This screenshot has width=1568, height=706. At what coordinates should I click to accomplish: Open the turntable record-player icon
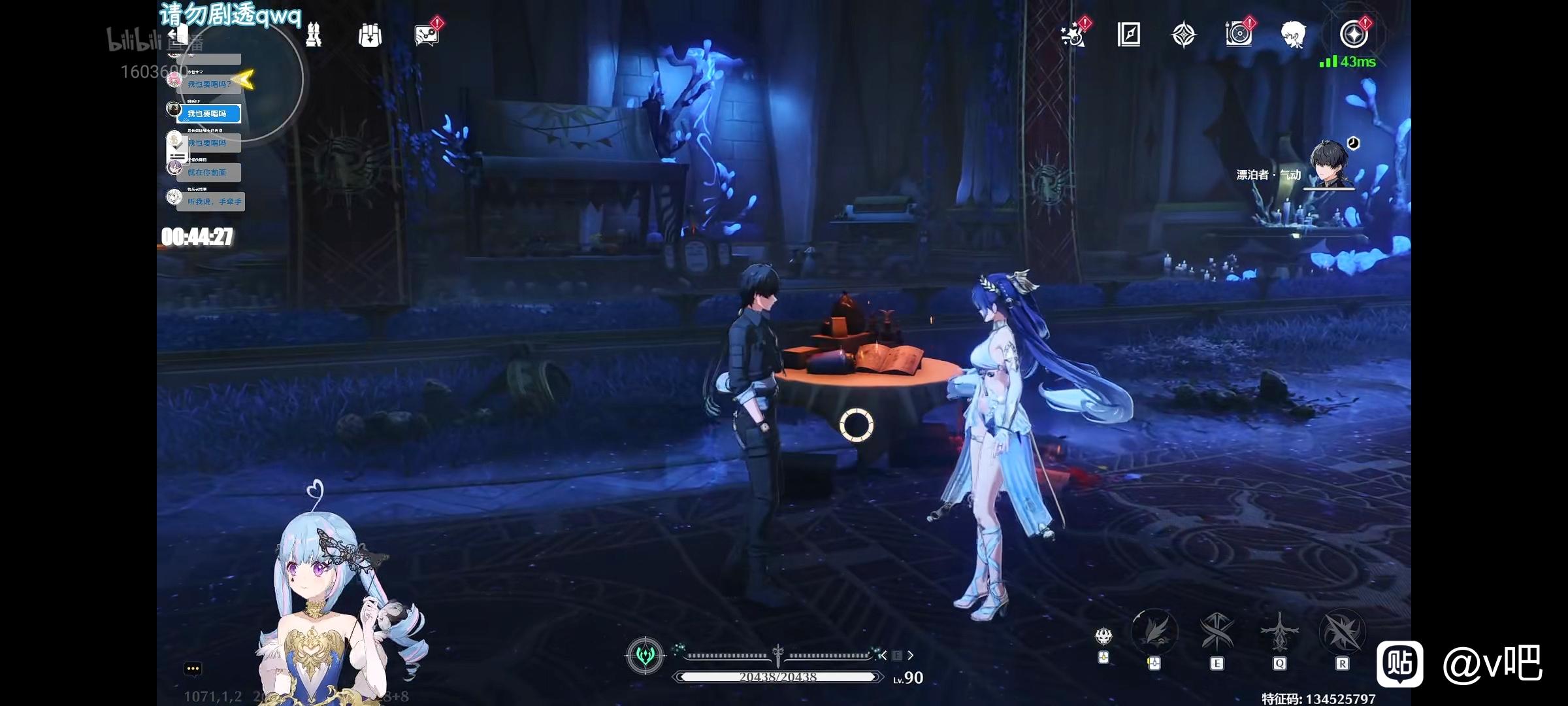[x=1239, y=35]
